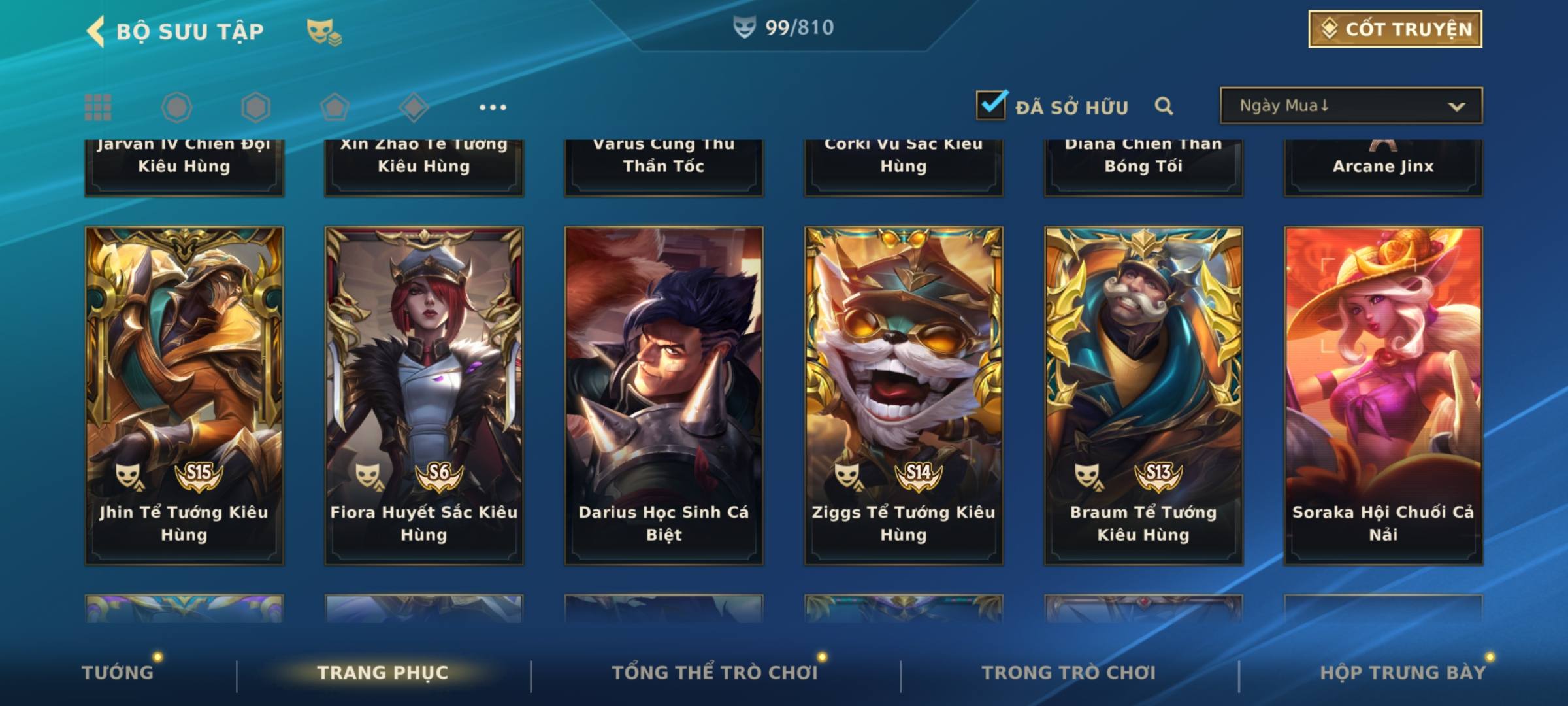Open the Trang Phục tab
The height and width of the screenshot is (706, 1568).
click(383, 673)
